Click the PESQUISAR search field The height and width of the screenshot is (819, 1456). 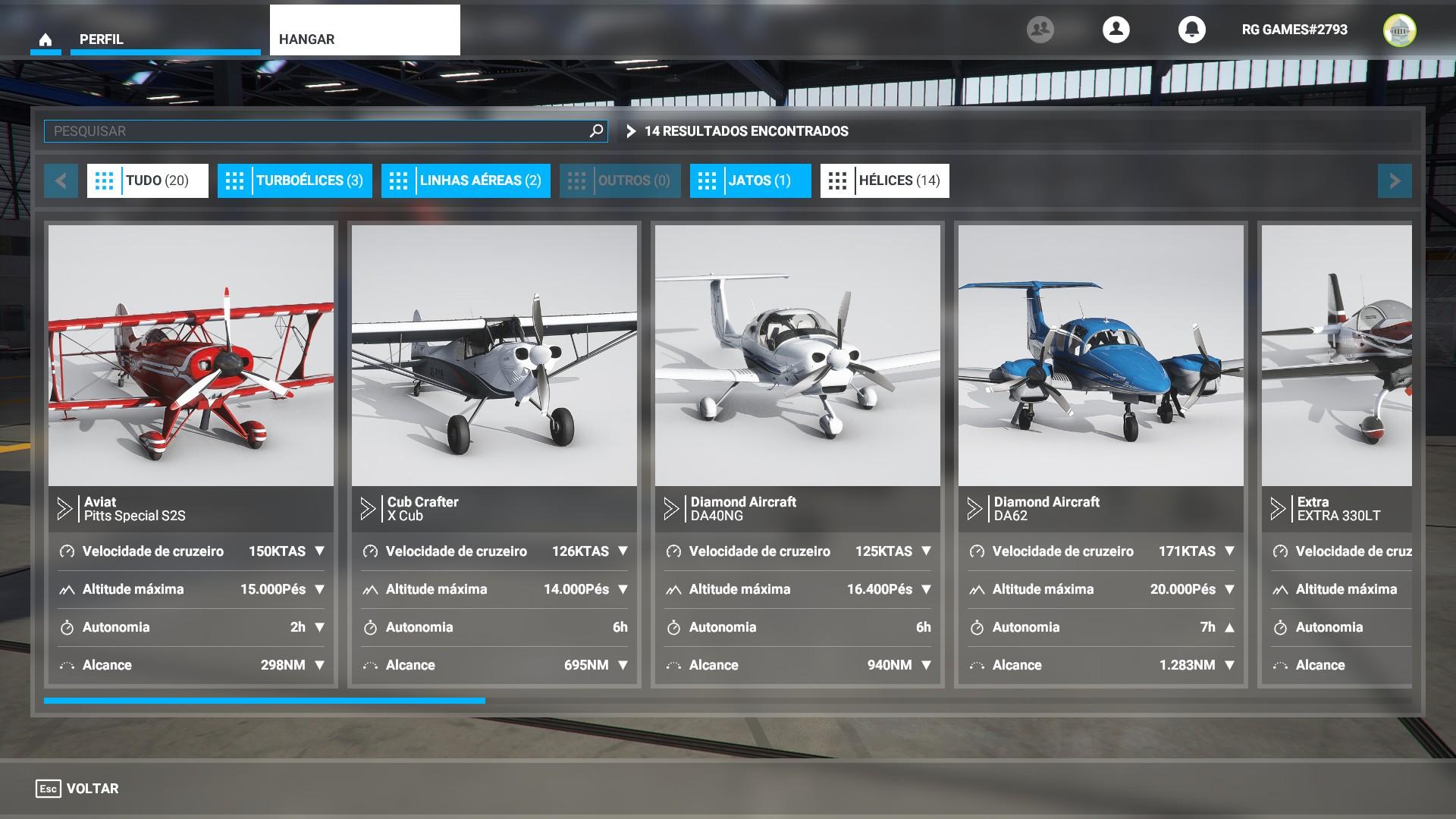[x=303, y=130]
